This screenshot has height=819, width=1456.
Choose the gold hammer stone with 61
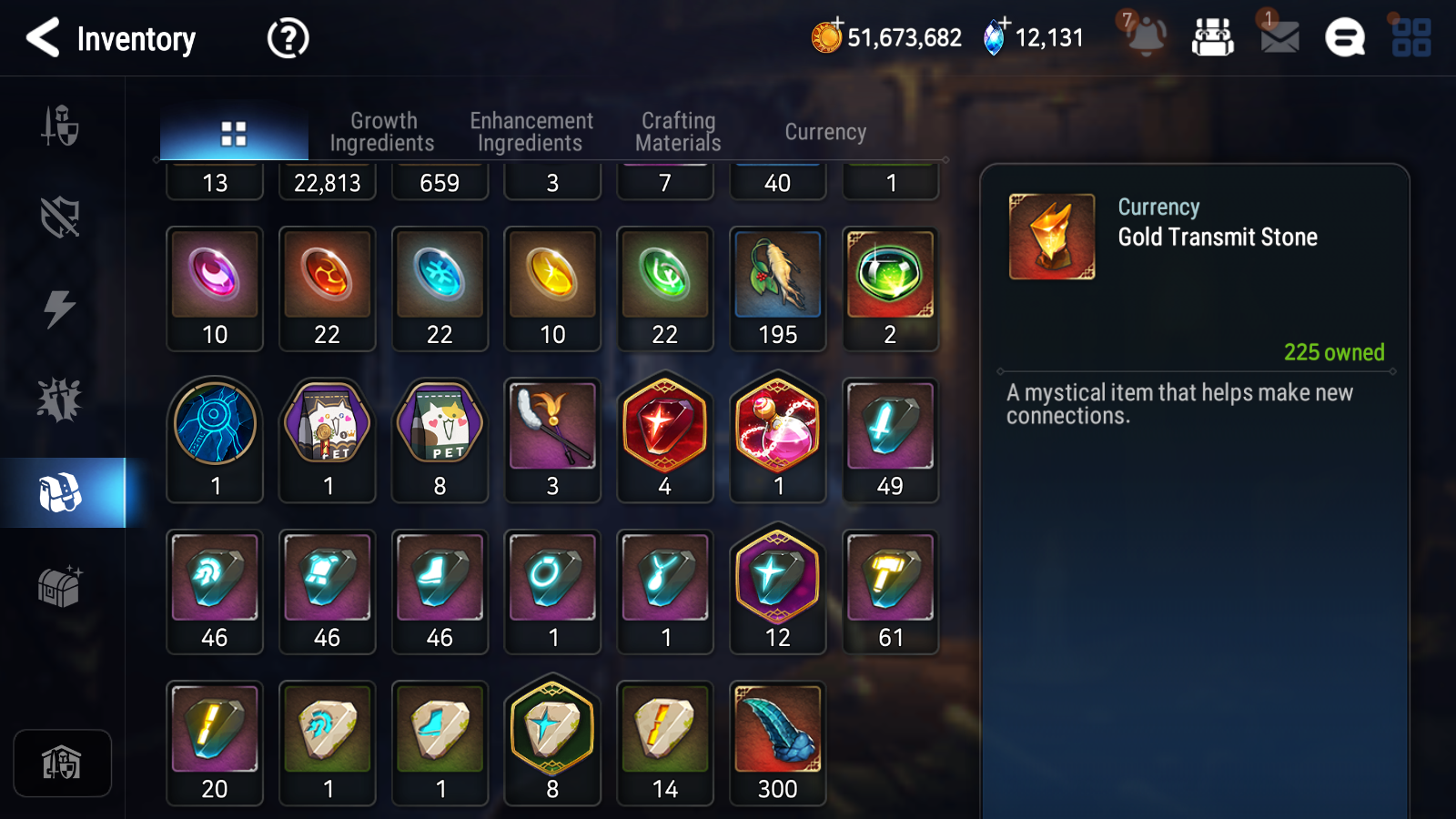[891, 591]
